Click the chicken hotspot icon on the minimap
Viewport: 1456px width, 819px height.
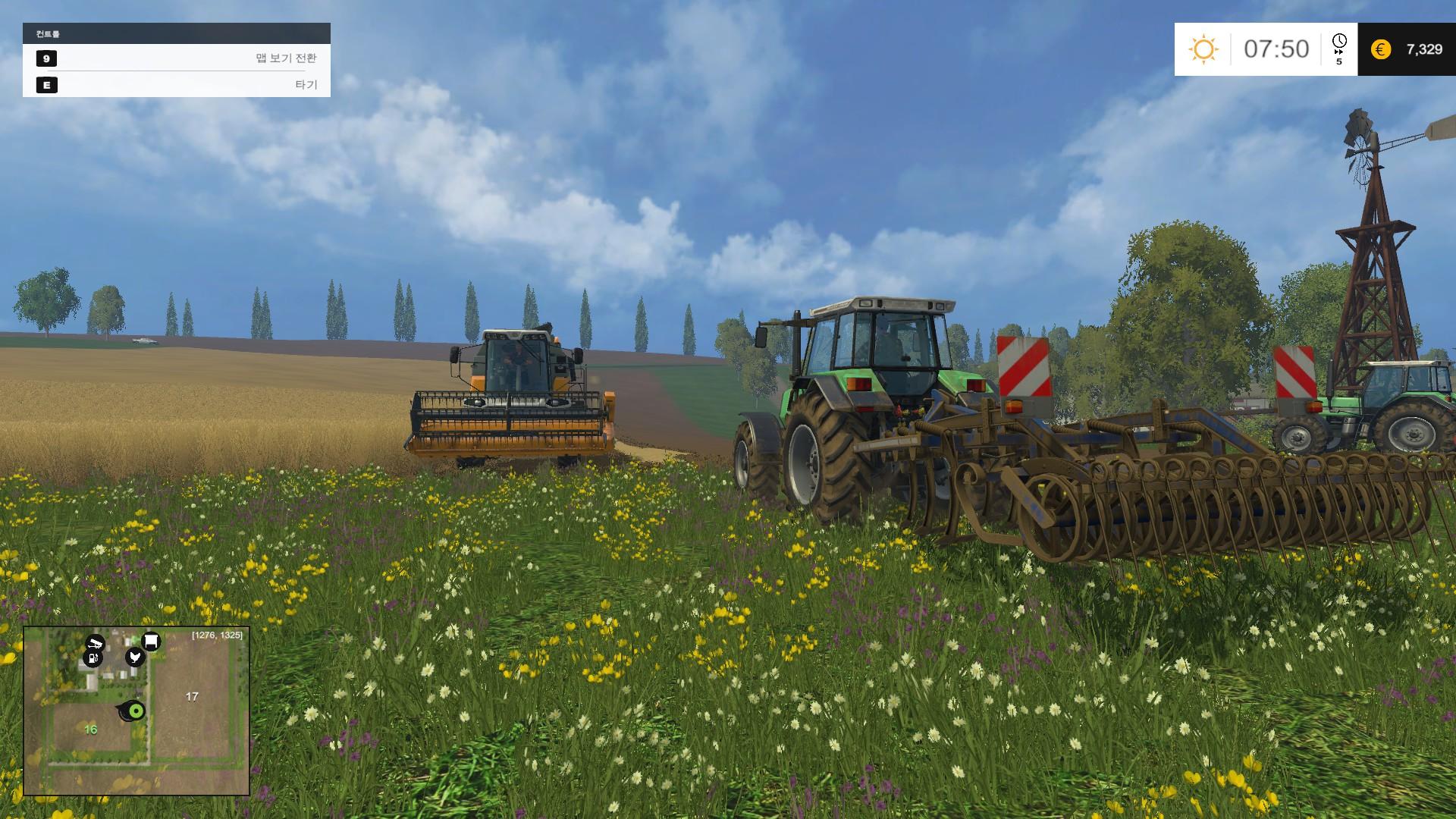[135, 657]
